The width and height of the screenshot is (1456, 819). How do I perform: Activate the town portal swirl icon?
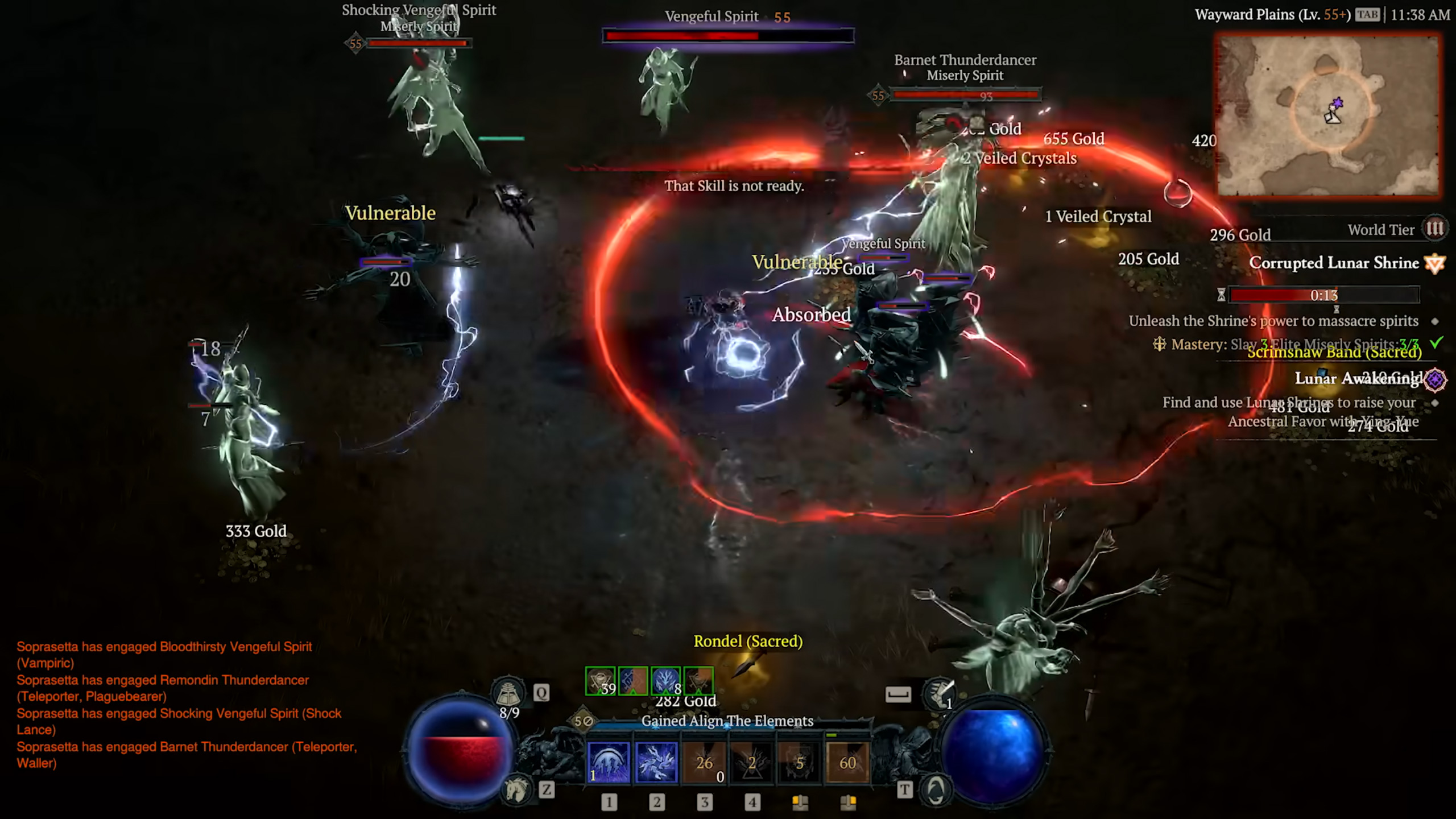(936, 789)
